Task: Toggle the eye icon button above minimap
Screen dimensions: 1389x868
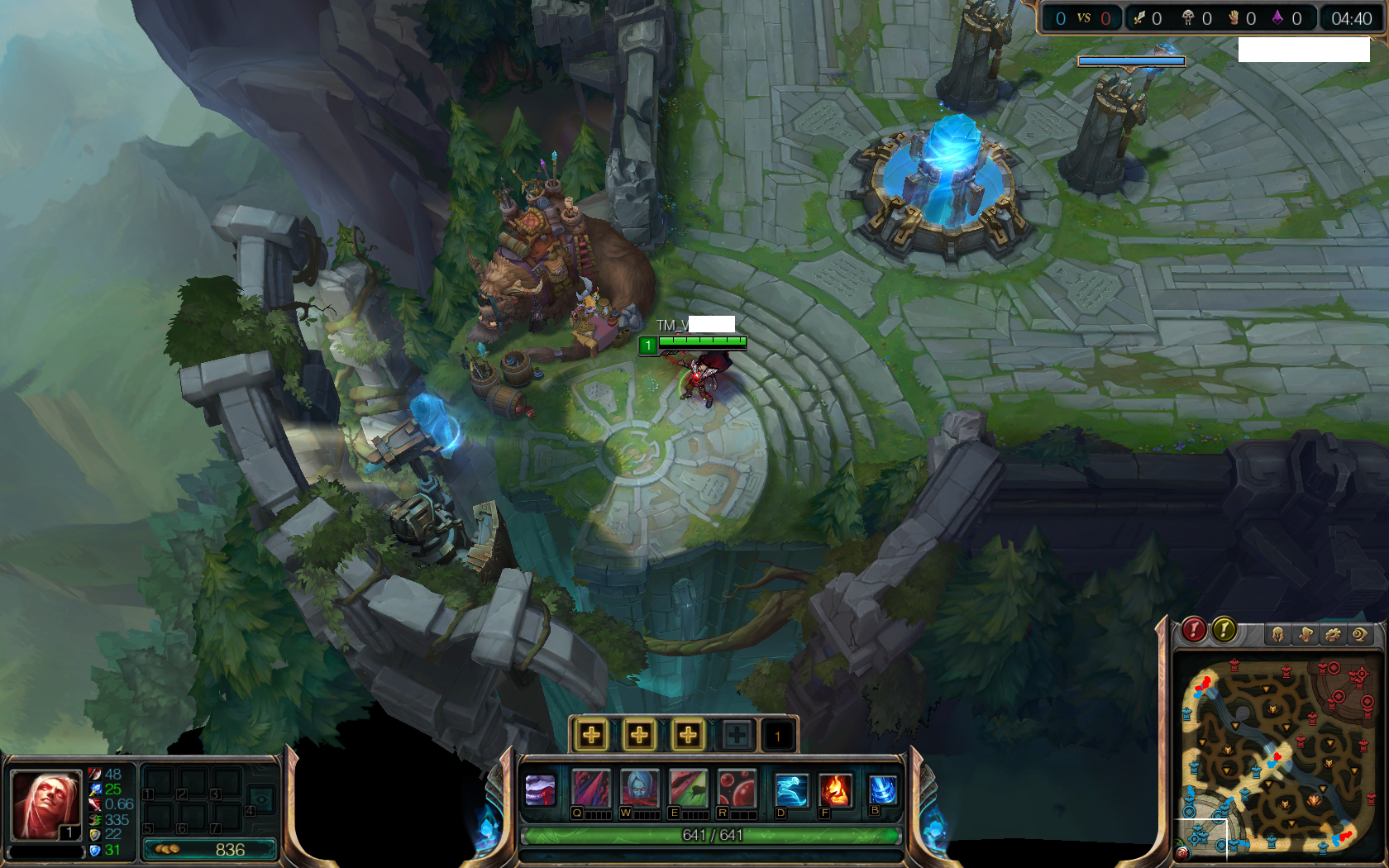Action: 1359,634
